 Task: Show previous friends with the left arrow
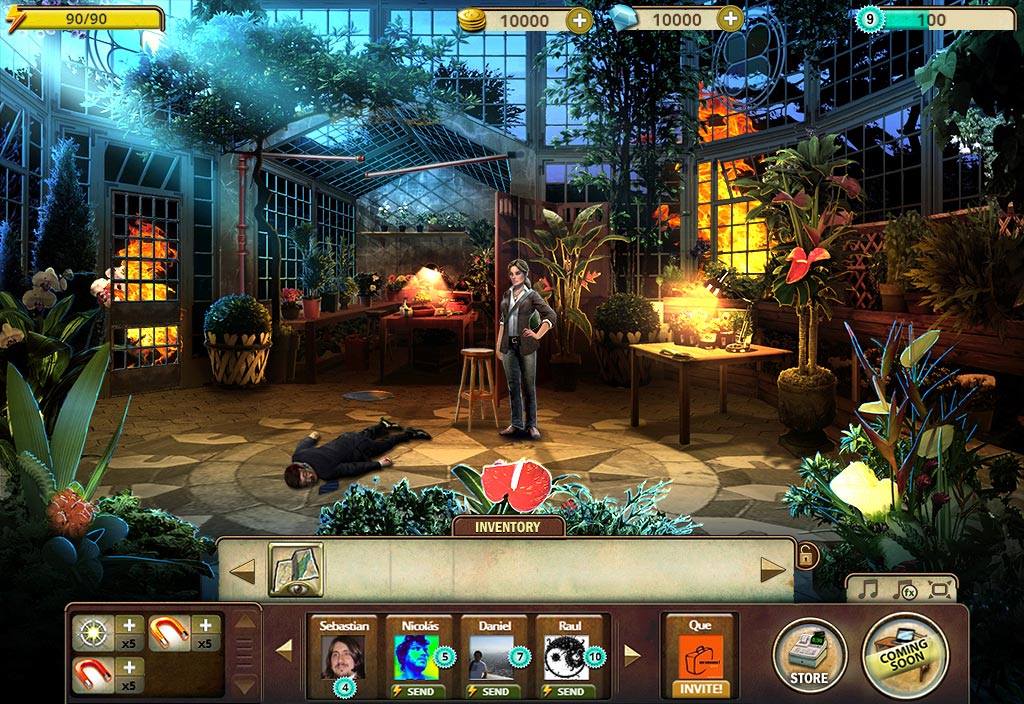tap(284, 651)
